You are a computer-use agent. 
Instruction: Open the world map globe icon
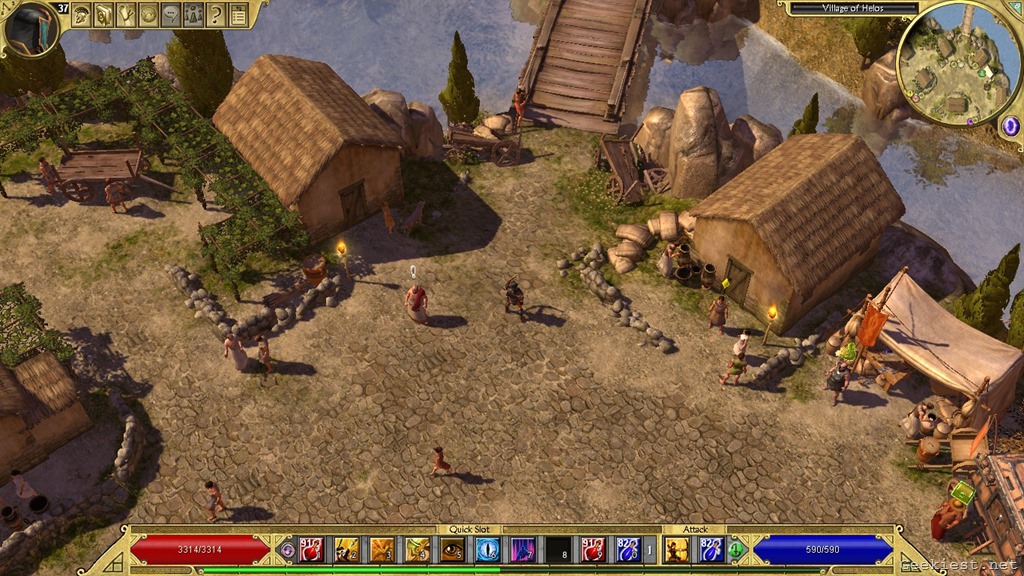tap(148, 14)
